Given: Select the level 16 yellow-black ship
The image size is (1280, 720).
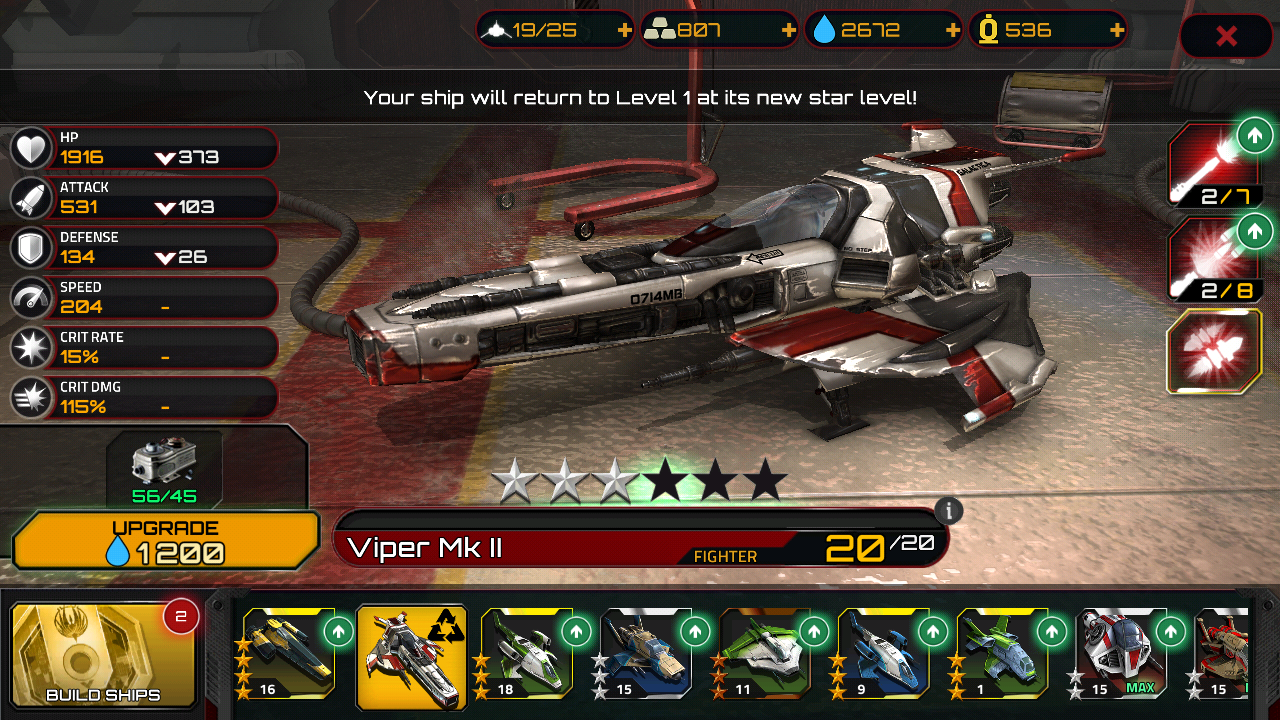Looking at the screenshot, I should 290,652.
